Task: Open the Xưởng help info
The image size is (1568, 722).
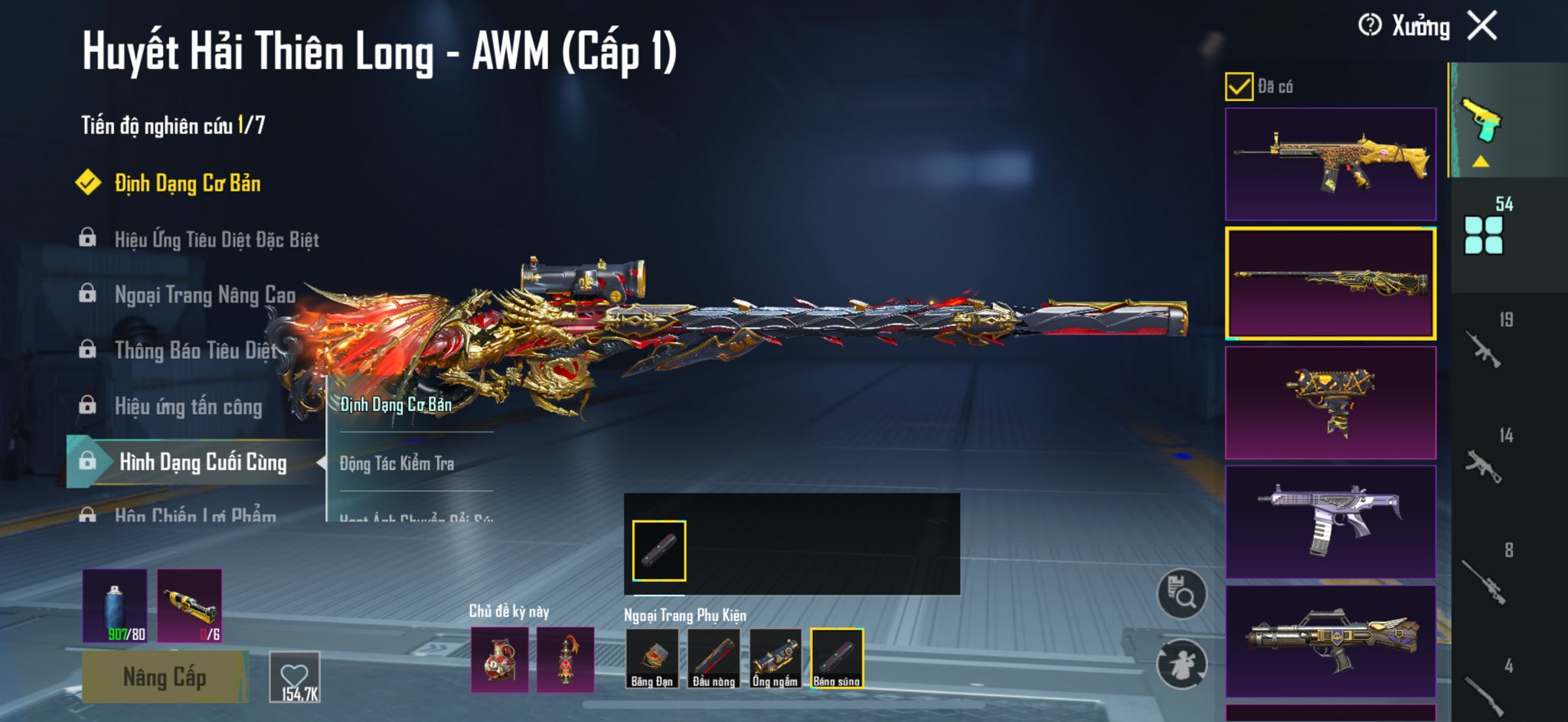Action: 1370,25
